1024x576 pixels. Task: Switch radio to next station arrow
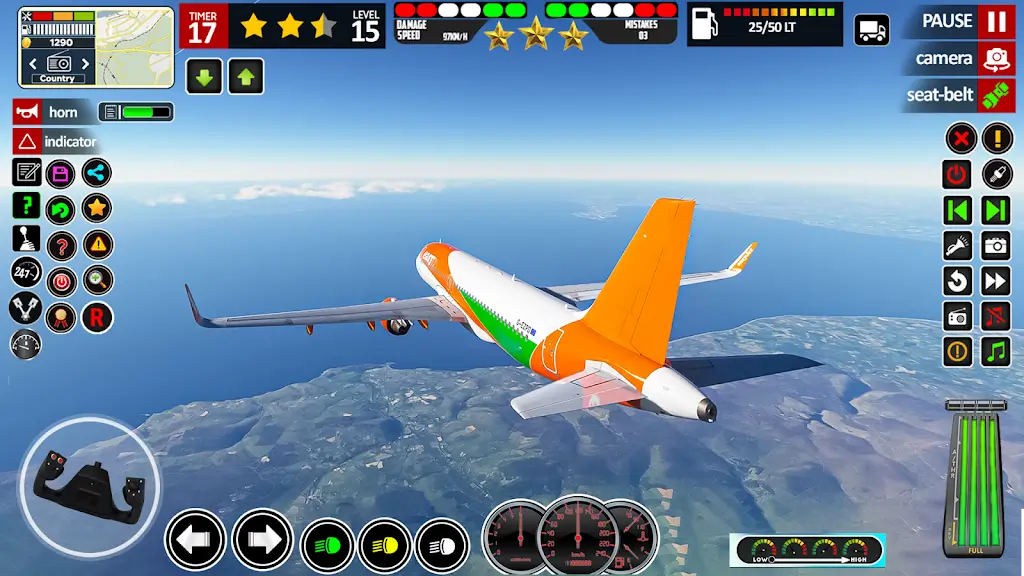click(996, 210)
